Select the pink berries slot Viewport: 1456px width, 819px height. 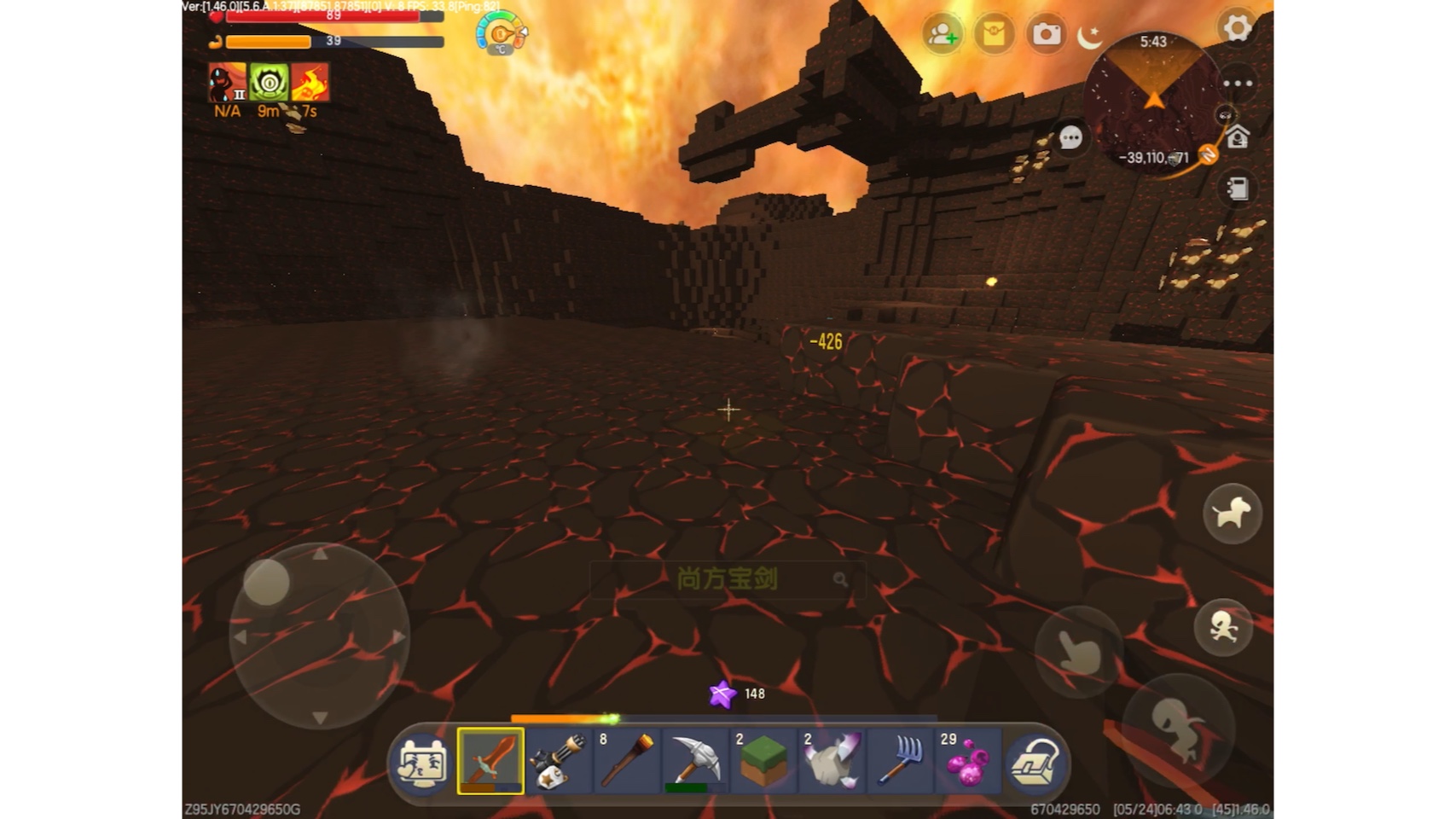tap(968, 761)
